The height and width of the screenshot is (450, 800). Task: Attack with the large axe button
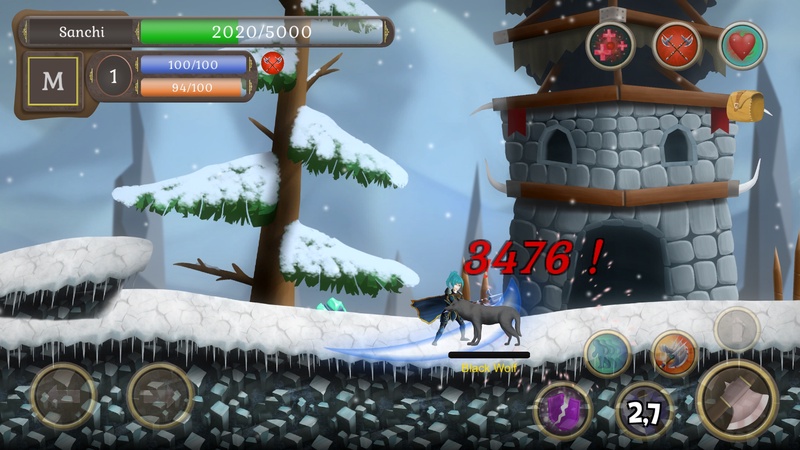(x=738, y=399)
